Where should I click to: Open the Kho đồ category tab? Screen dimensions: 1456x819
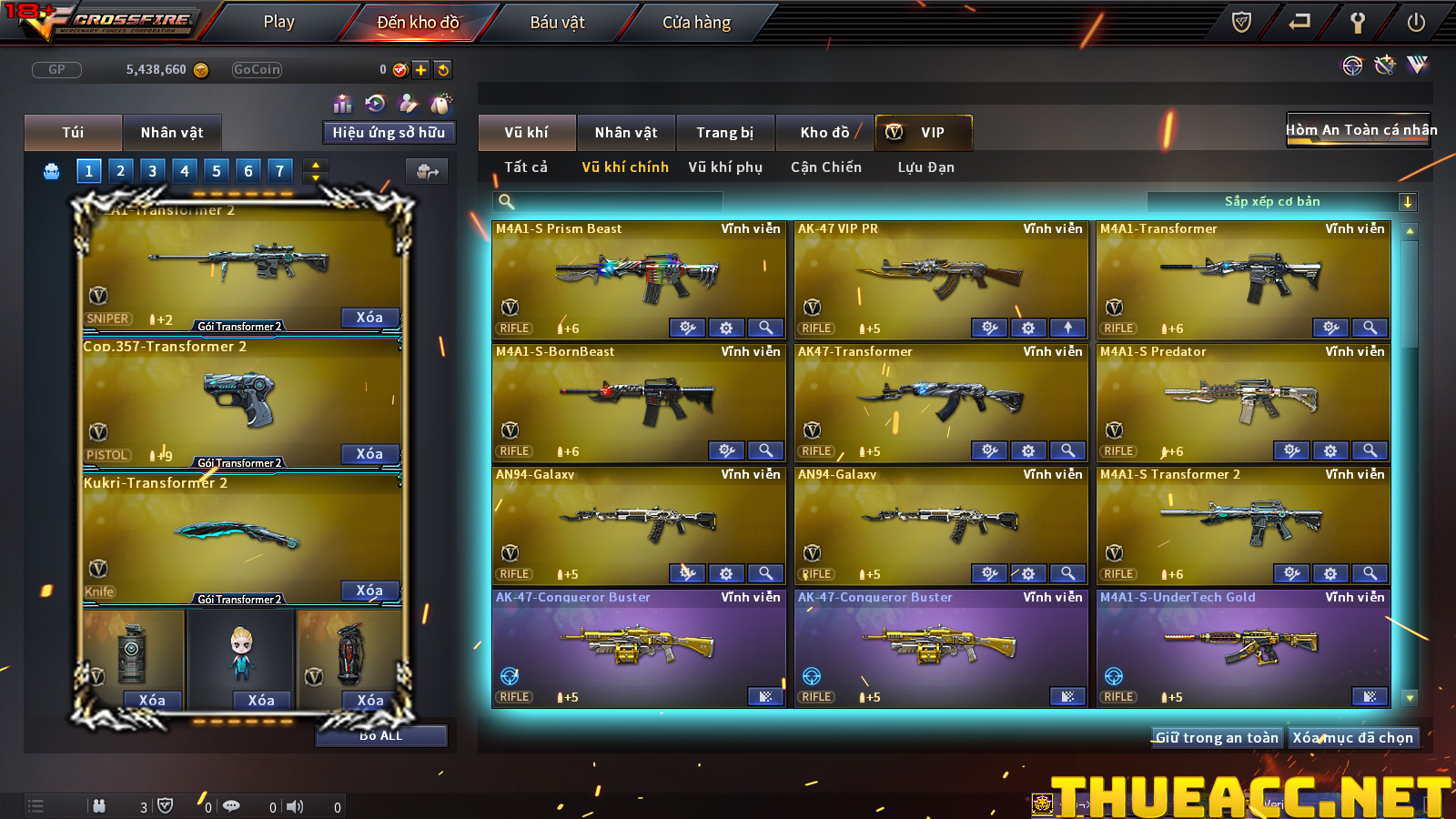coord(824,133)
